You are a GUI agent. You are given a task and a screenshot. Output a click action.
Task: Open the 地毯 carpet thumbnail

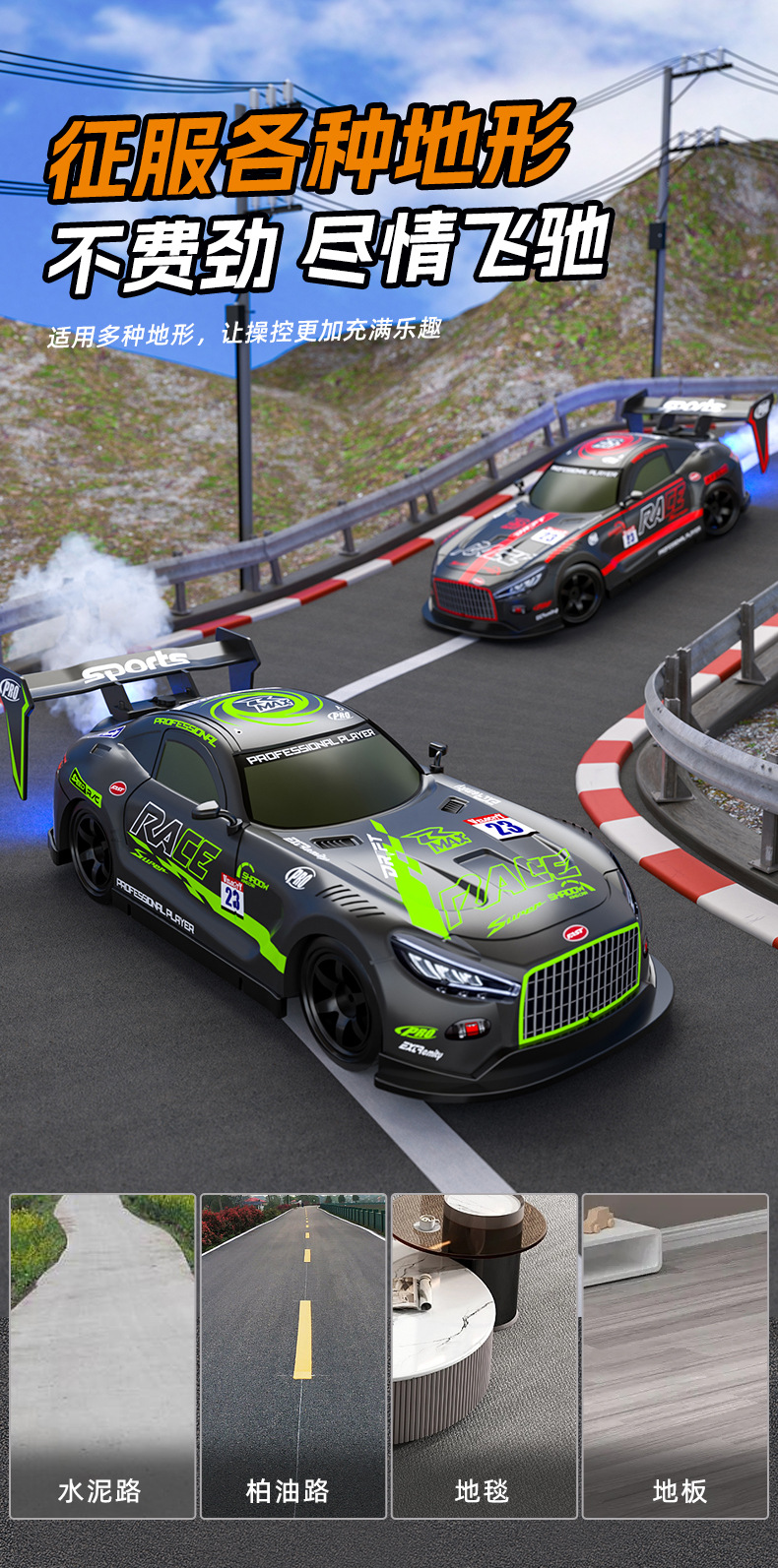point(484,1354)
